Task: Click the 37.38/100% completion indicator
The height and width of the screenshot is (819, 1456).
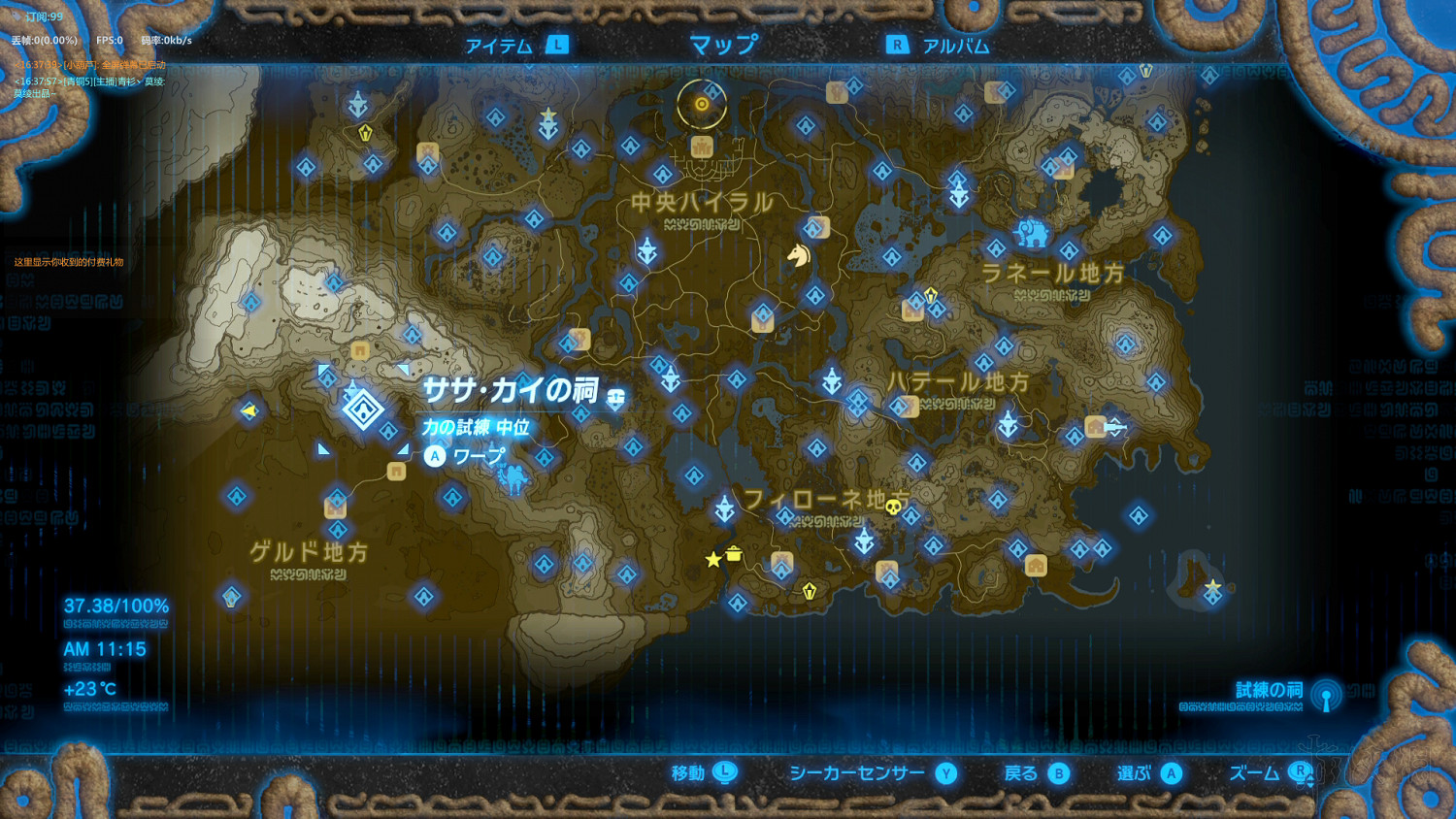Action: tap(115, 605)
